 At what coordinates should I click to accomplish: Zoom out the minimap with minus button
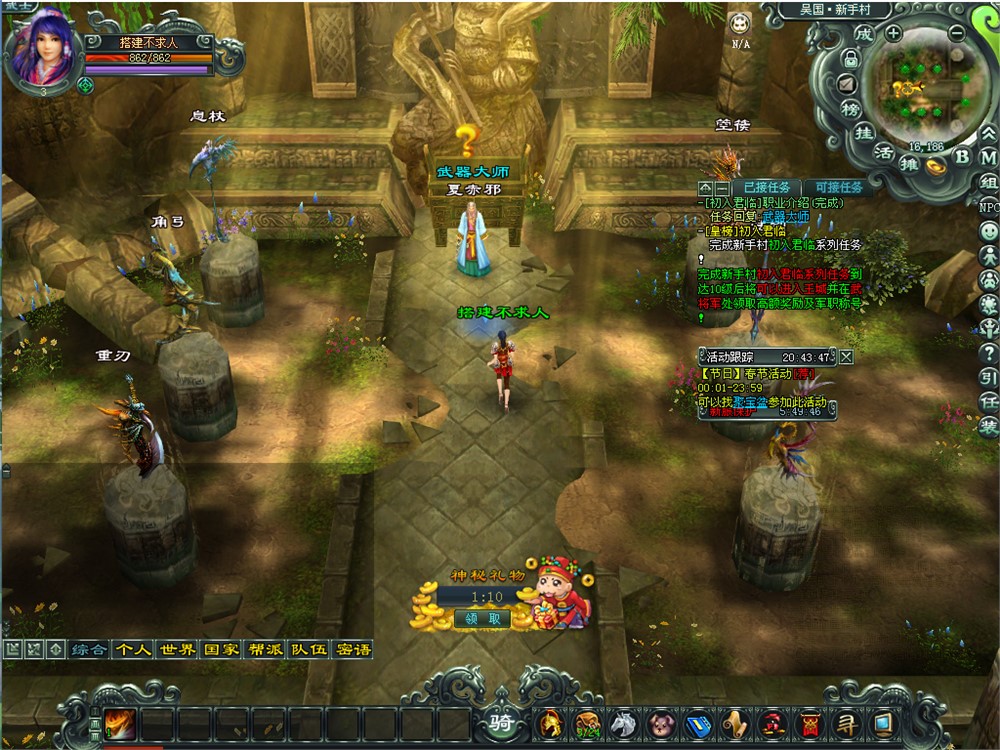coord(956,32)
